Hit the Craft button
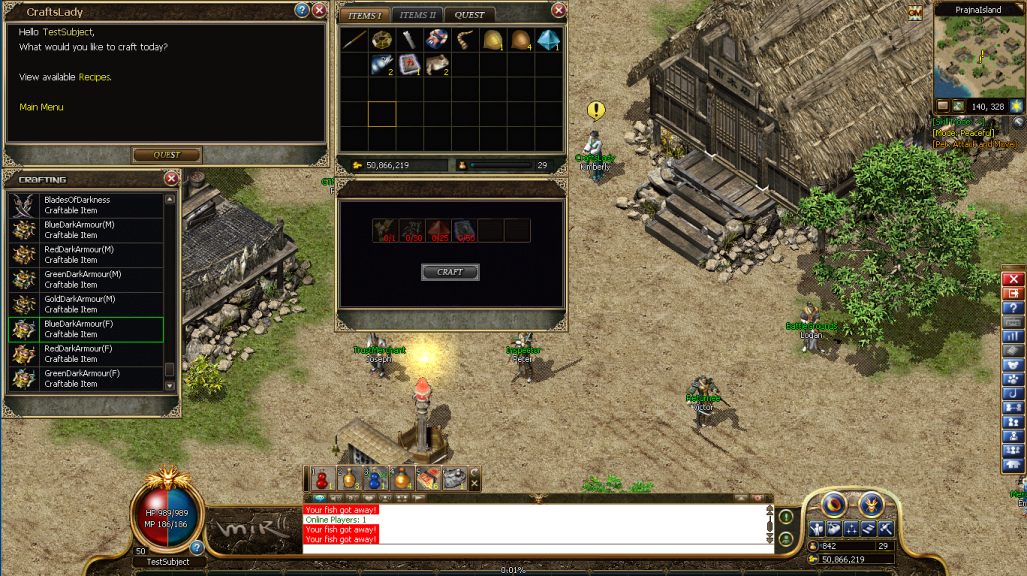This screenshot has width=1027, height=576. (x=450, y=272)
